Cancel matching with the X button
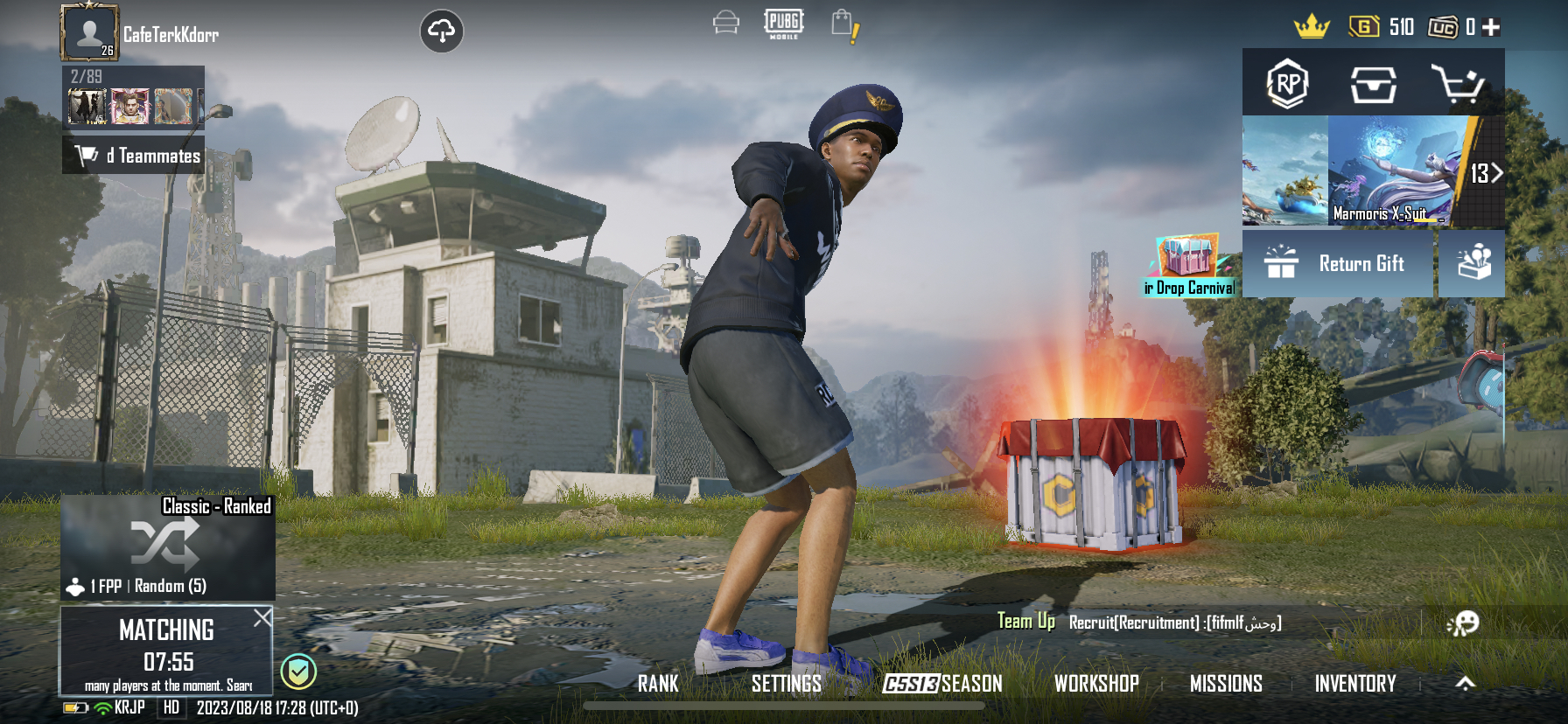 (262, 618)
